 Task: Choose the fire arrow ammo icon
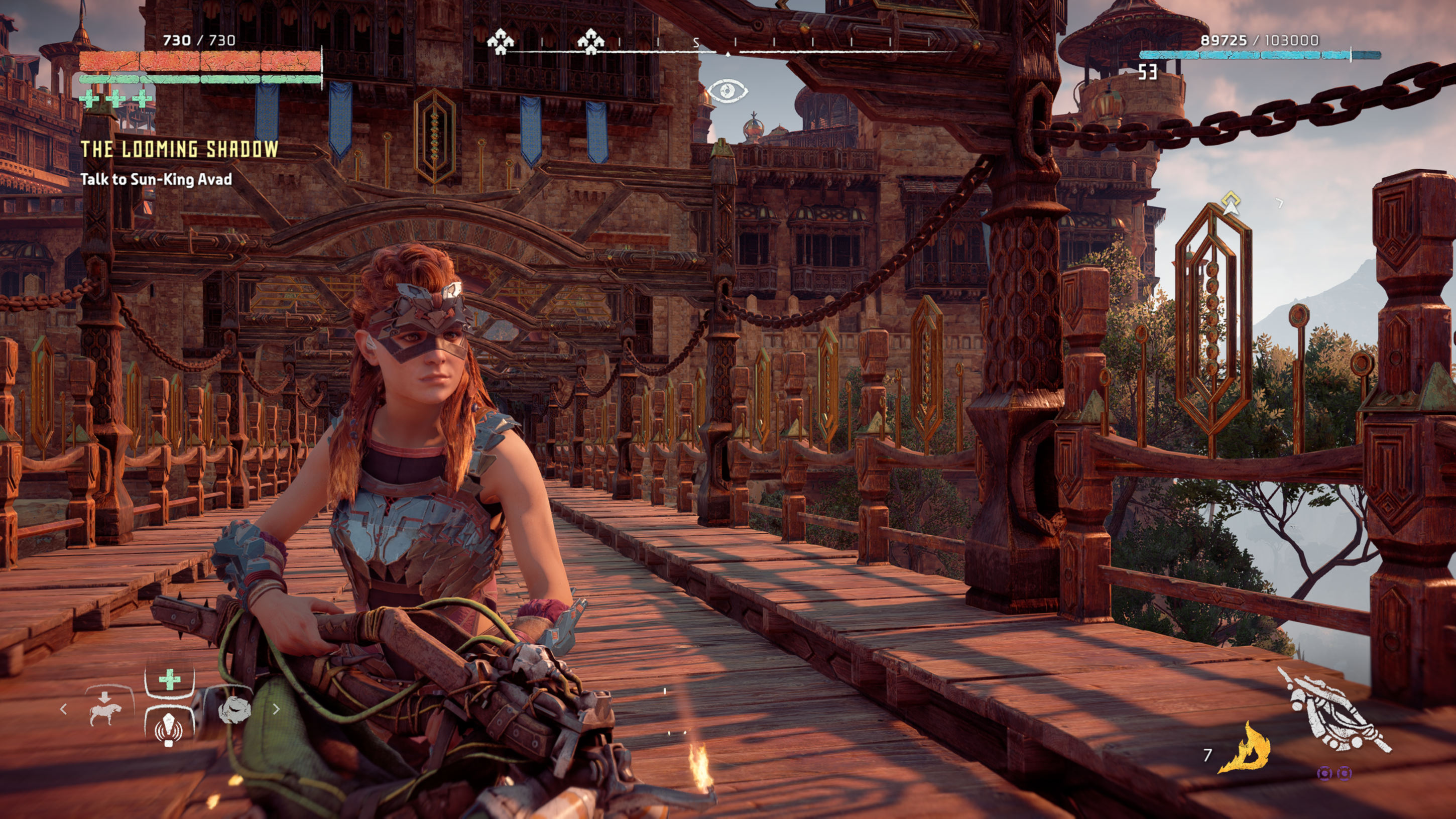(1246, 749)
